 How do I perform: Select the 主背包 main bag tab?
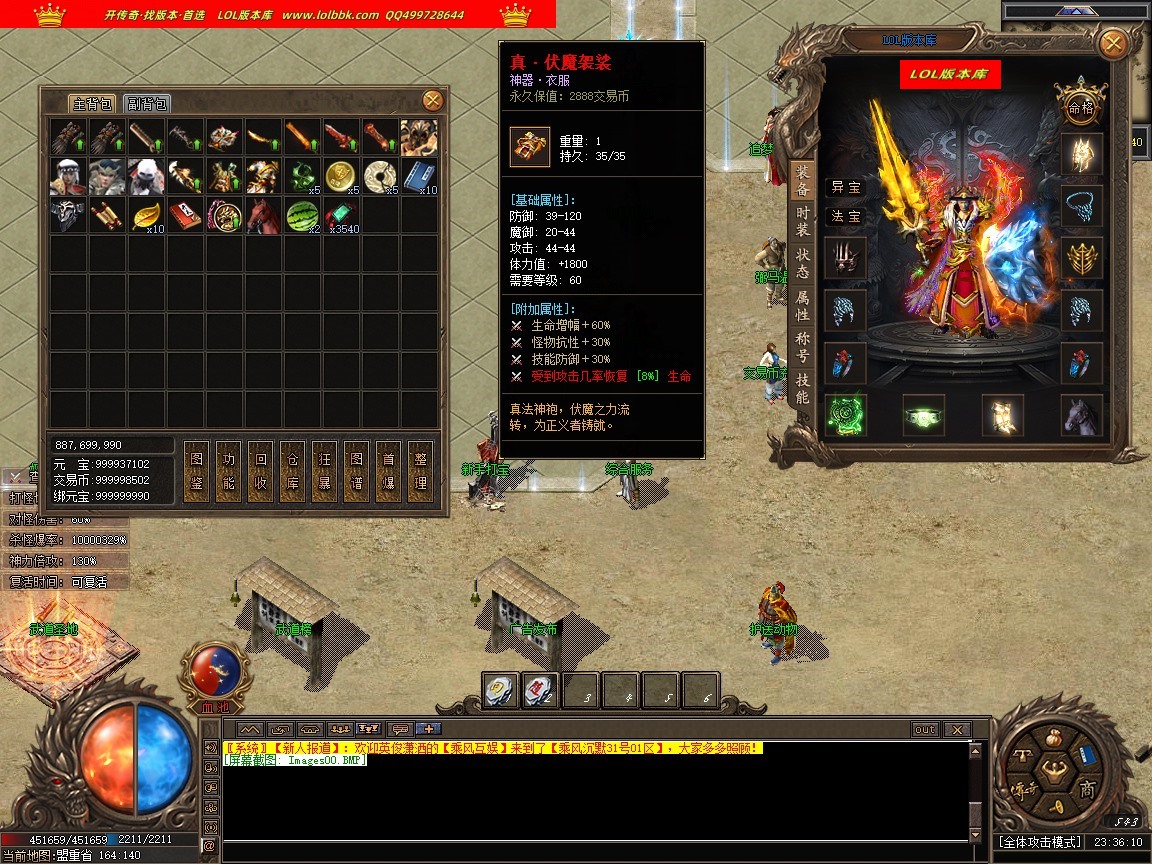[93, 104]
